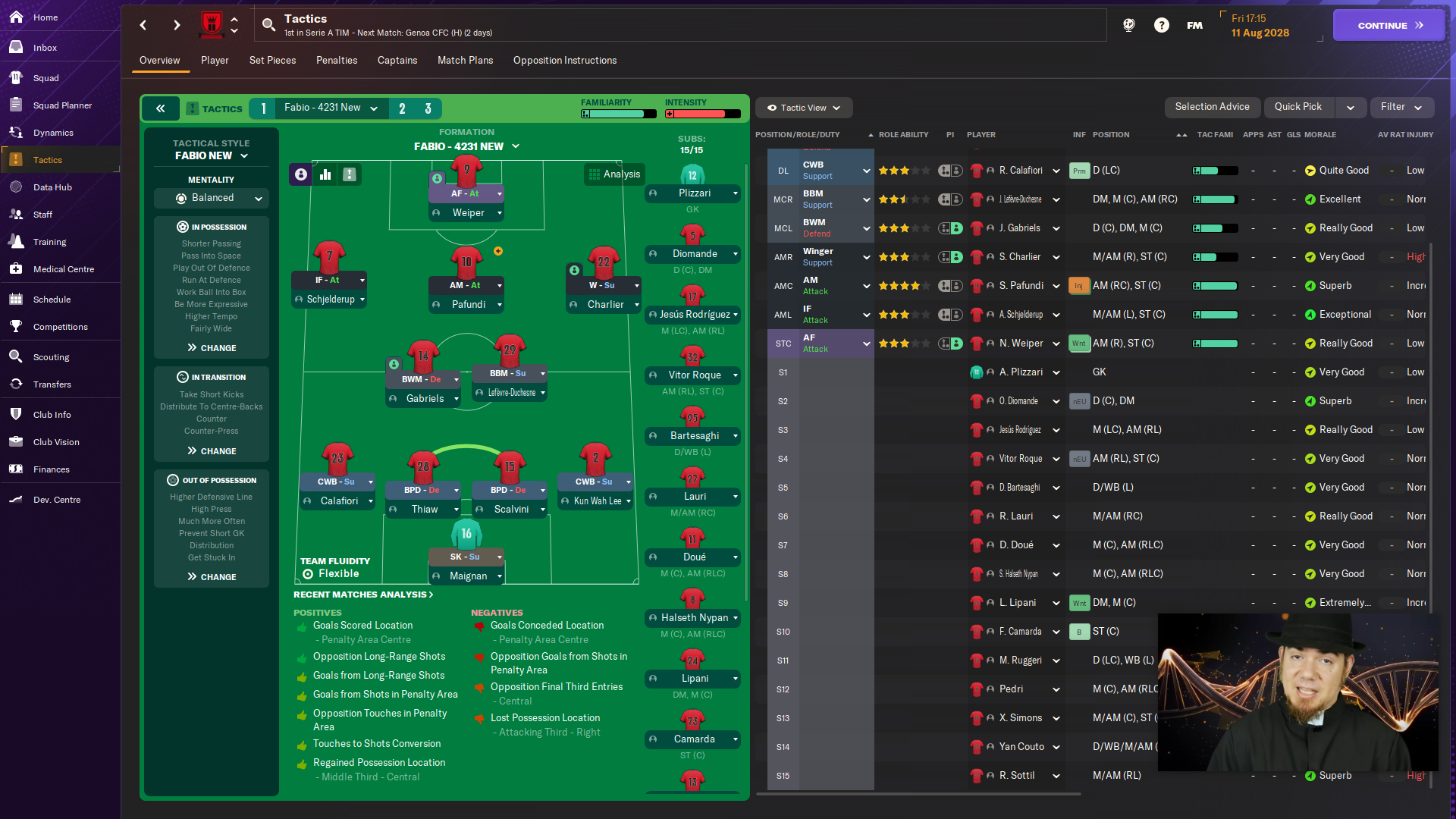1456x819 pixels.
Task: Toggle player portrait view on the pitch
Action: coord(301,174)
